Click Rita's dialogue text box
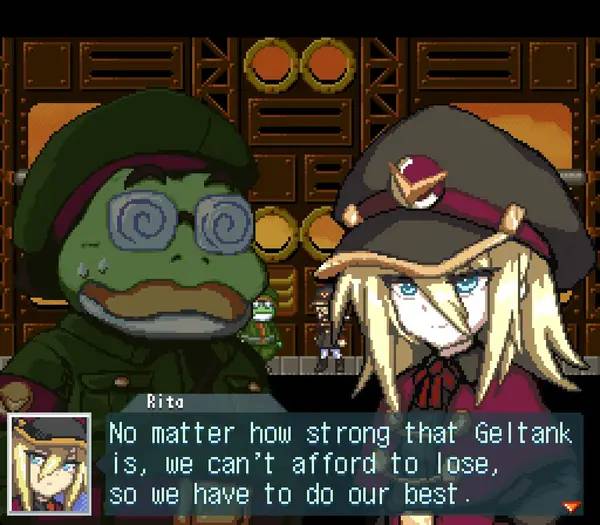This screenshot has width=600, height=525. pyautogui.click(x=340, y=464)
